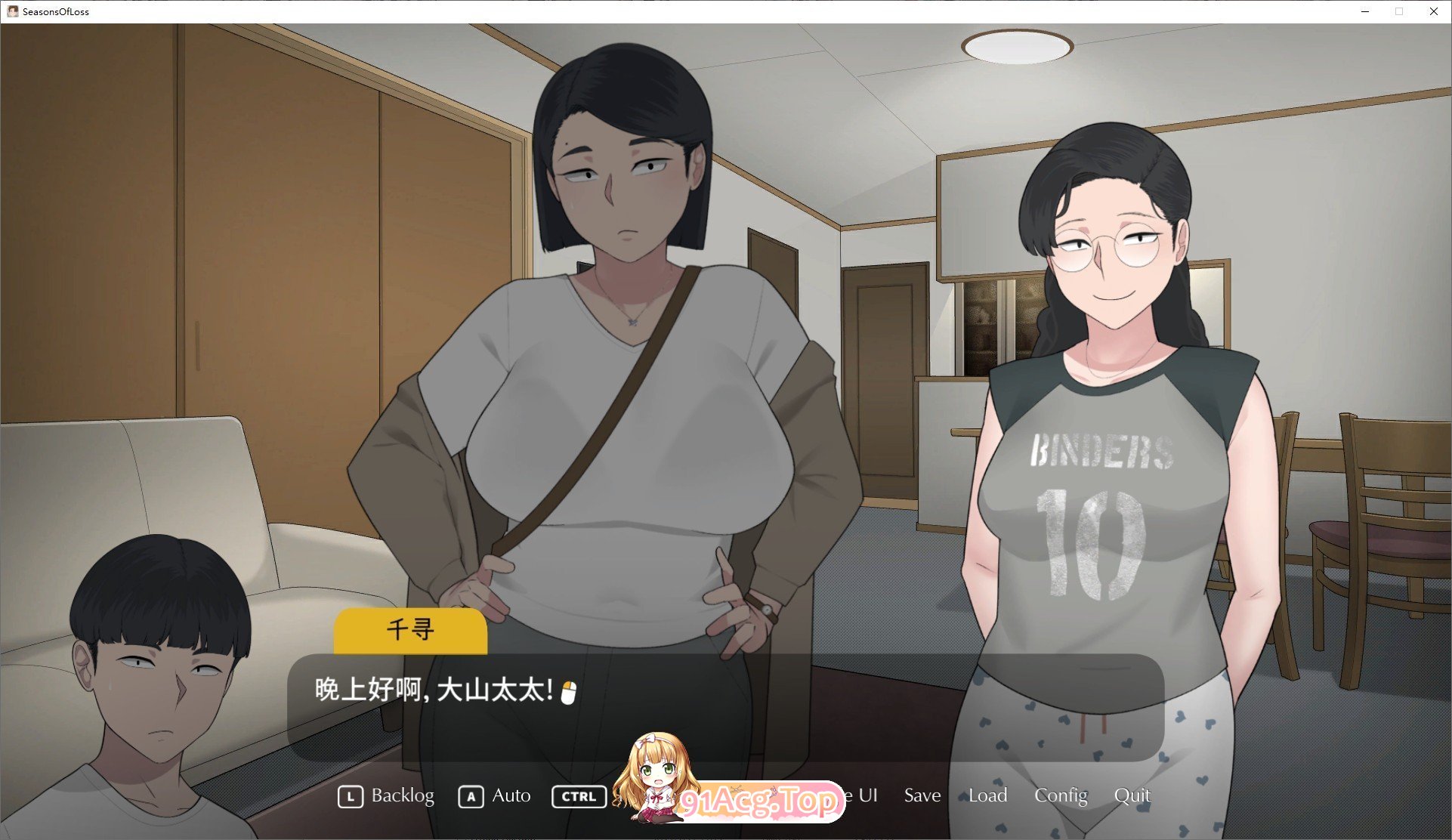Screen dimensions: 1452x840
Task: Open the Backlog to review past dialogue
Action: click(403, 795)
